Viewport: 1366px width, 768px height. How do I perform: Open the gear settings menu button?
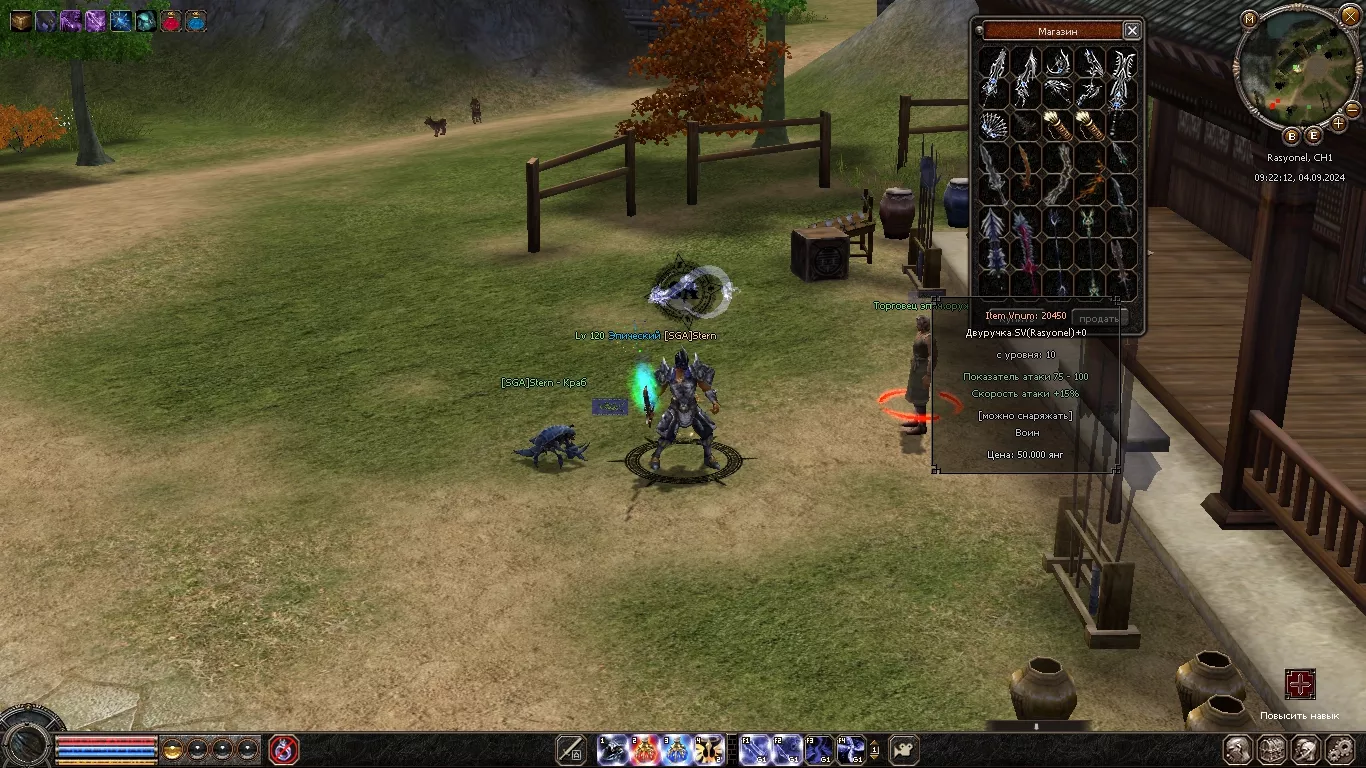1340,749
